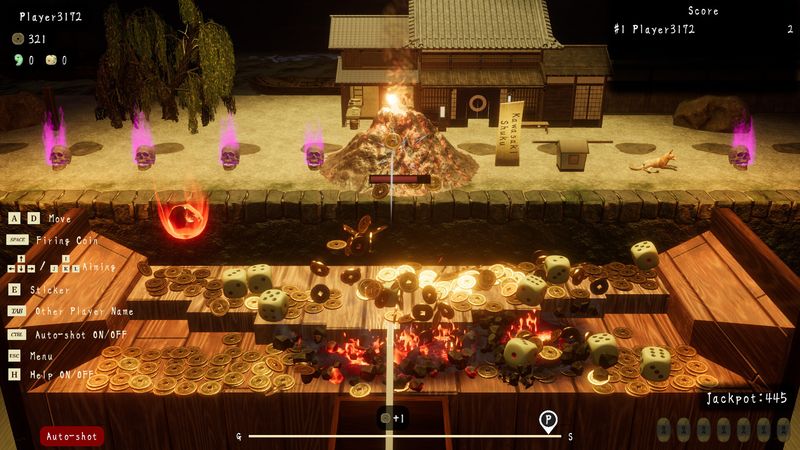Image resolution: width=800 pixels, height=450 pixels.
Task: Click the P marker on the bottom track
Action: [548, 421]
